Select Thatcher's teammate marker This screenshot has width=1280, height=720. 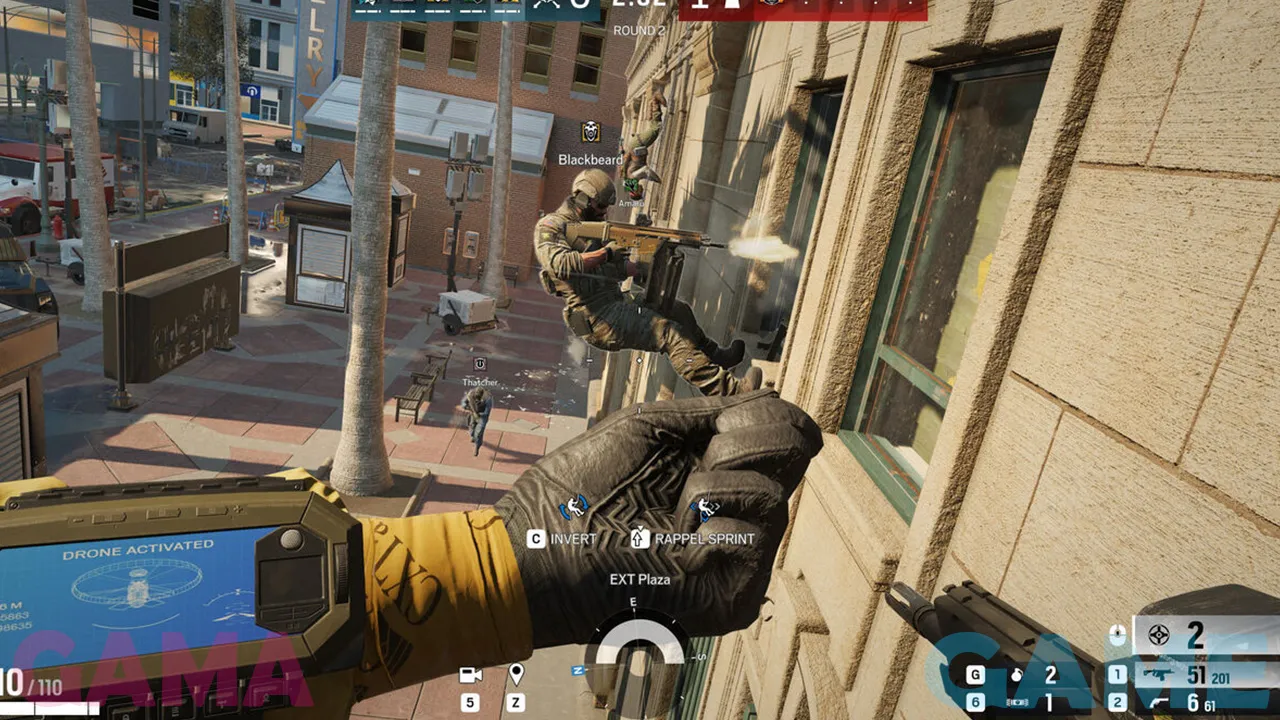coord(480,364)
